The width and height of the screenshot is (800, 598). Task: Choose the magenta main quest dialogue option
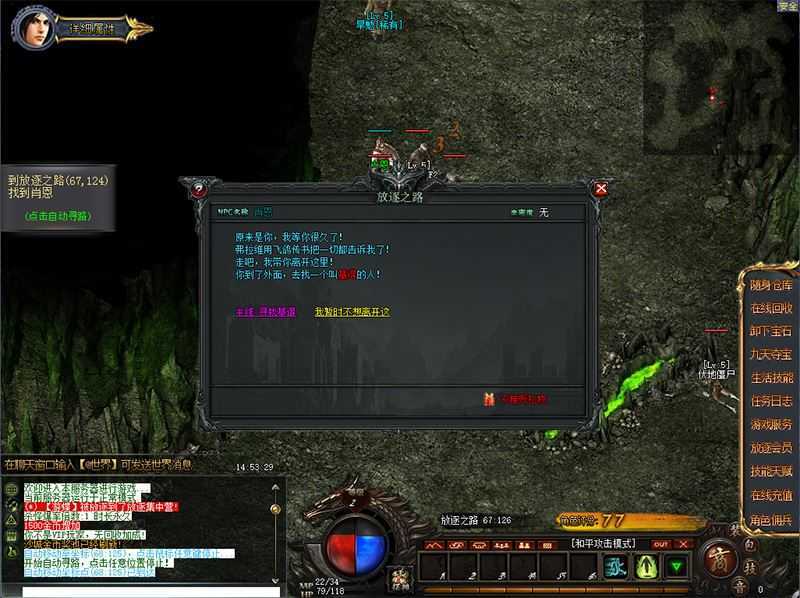tap(265, 312)
